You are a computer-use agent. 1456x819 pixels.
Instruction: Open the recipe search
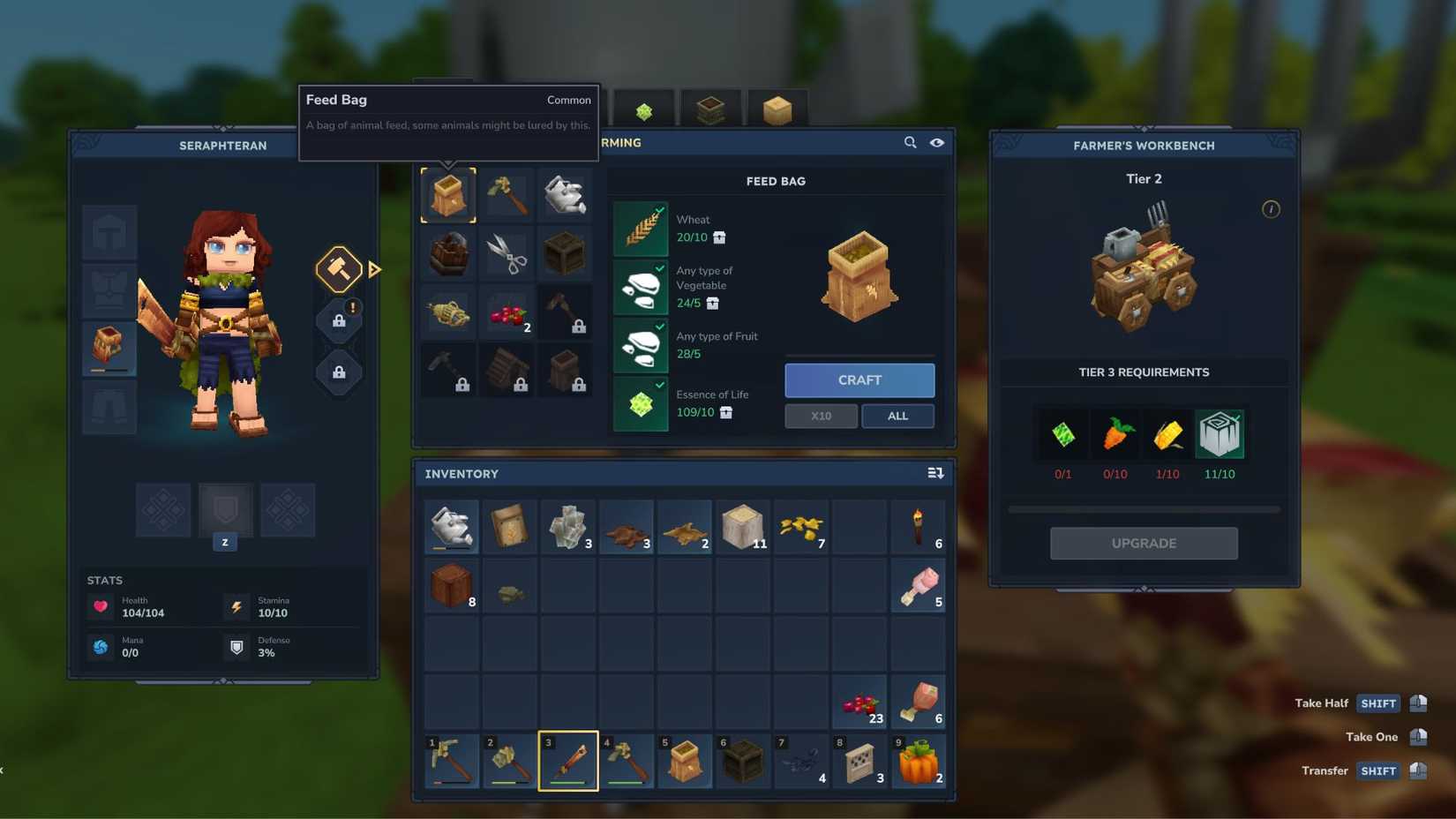click(x=910, y=142)
